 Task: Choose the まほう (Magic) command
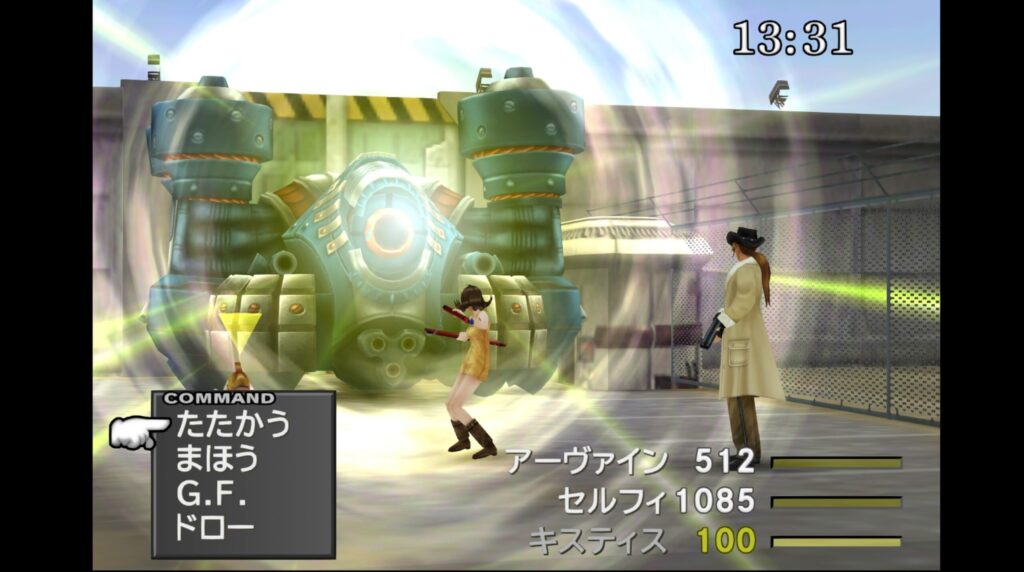click(217, 459)
